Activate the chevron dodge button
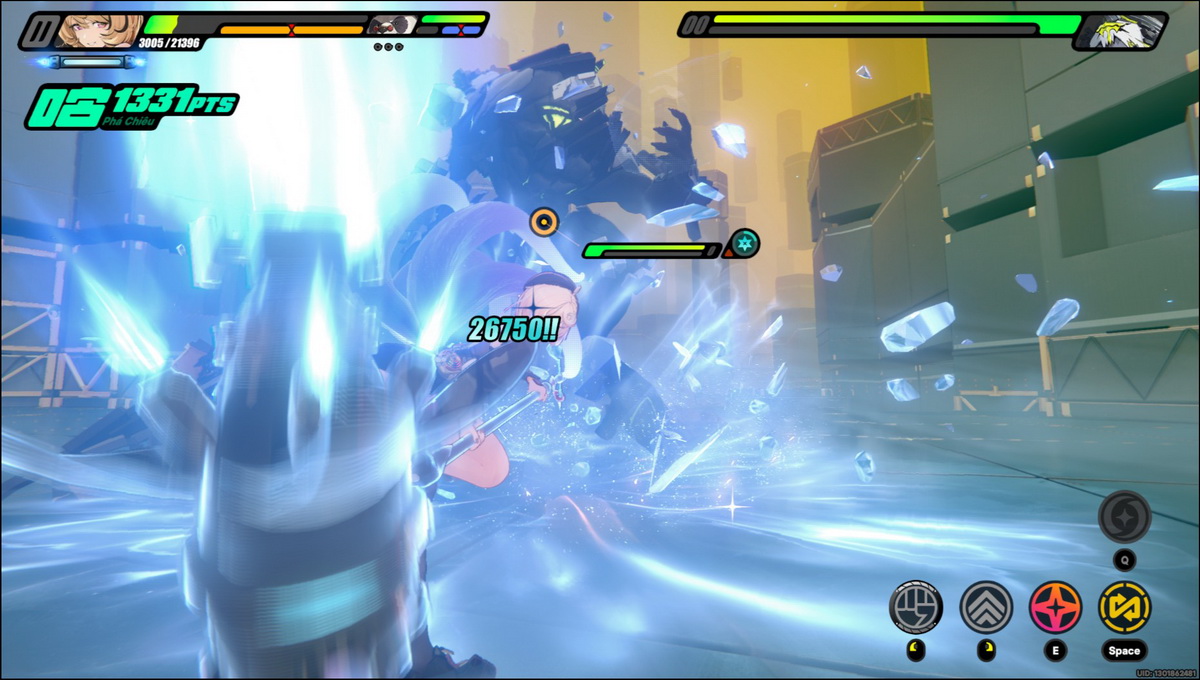The image size is (1200, 680). click(986, 607)
